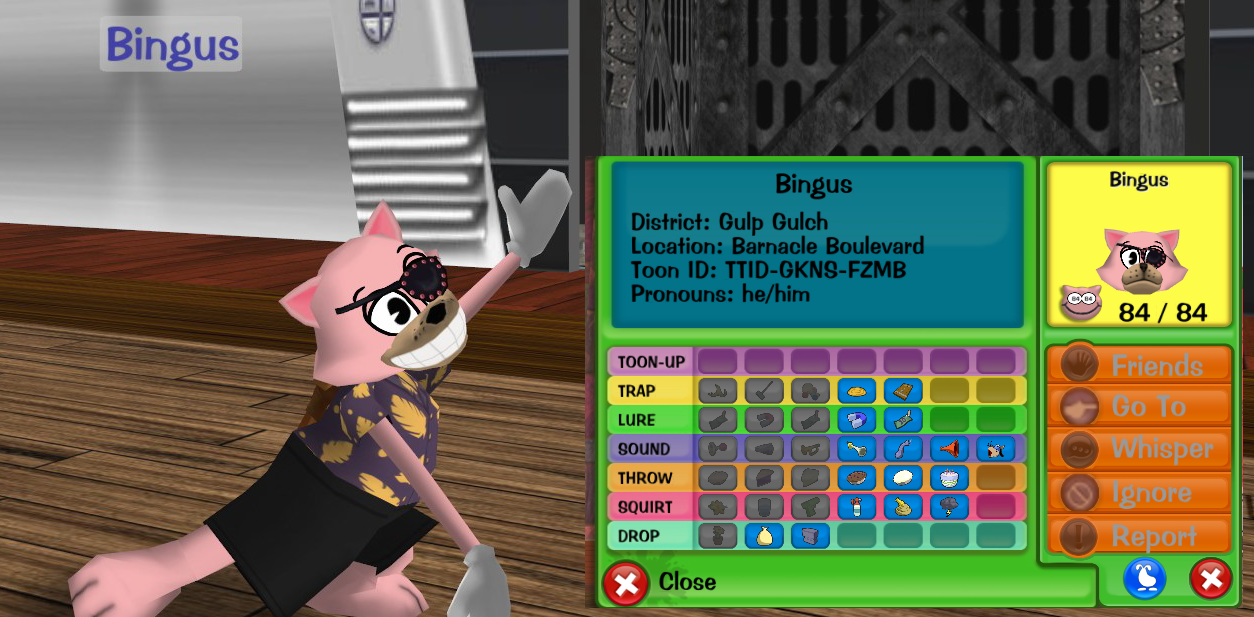Close the gag inventory panel
This screenshot has width=1254, height=617.
(626, 582)
